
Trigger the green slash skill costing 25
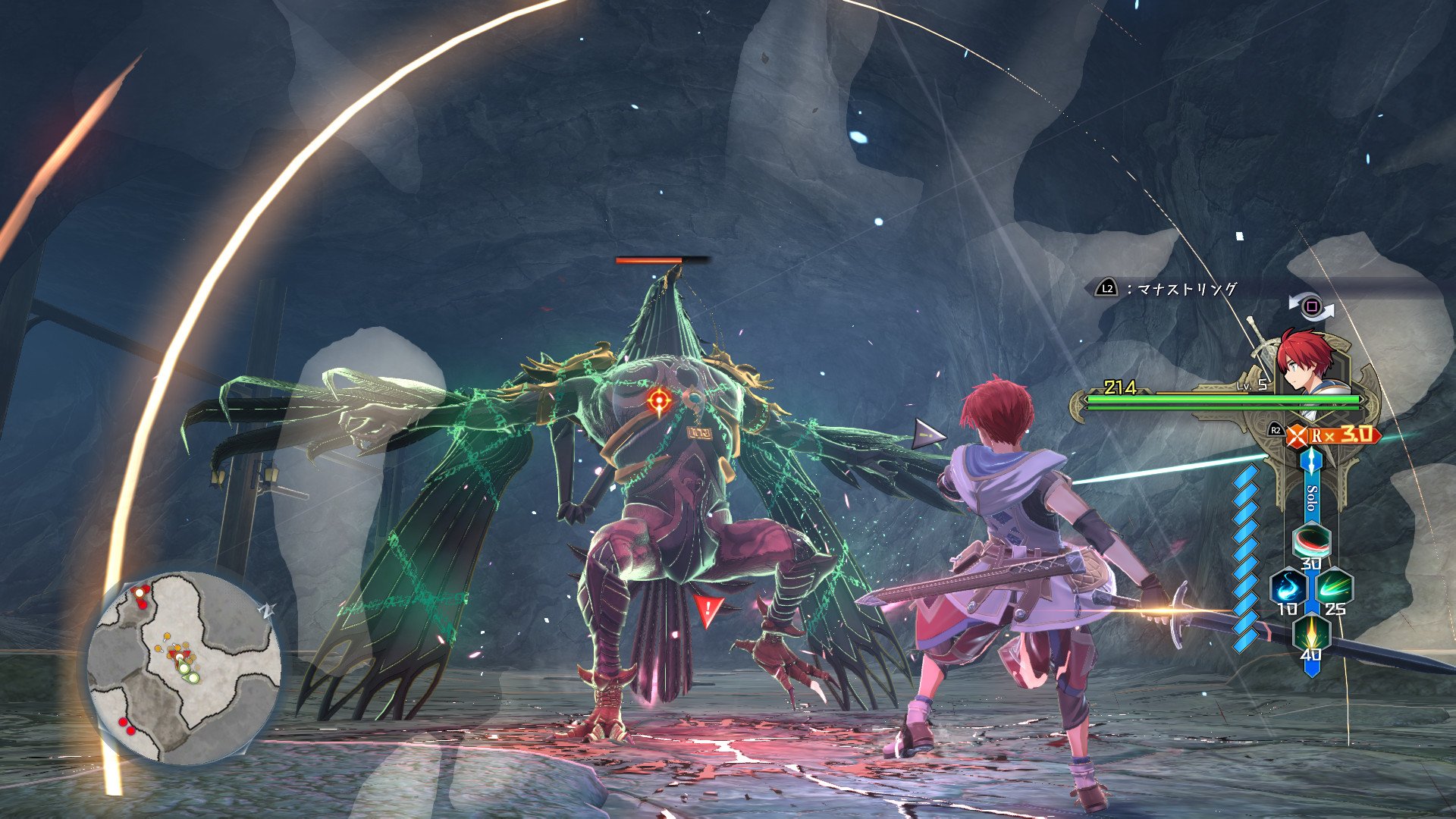click(1334, 588)
